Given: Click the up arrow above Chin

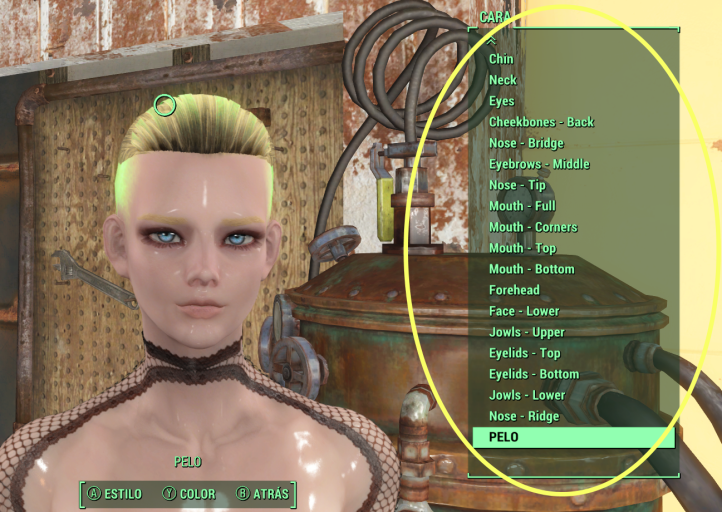Looking at the screenshot, I should [x=491, y=42].
